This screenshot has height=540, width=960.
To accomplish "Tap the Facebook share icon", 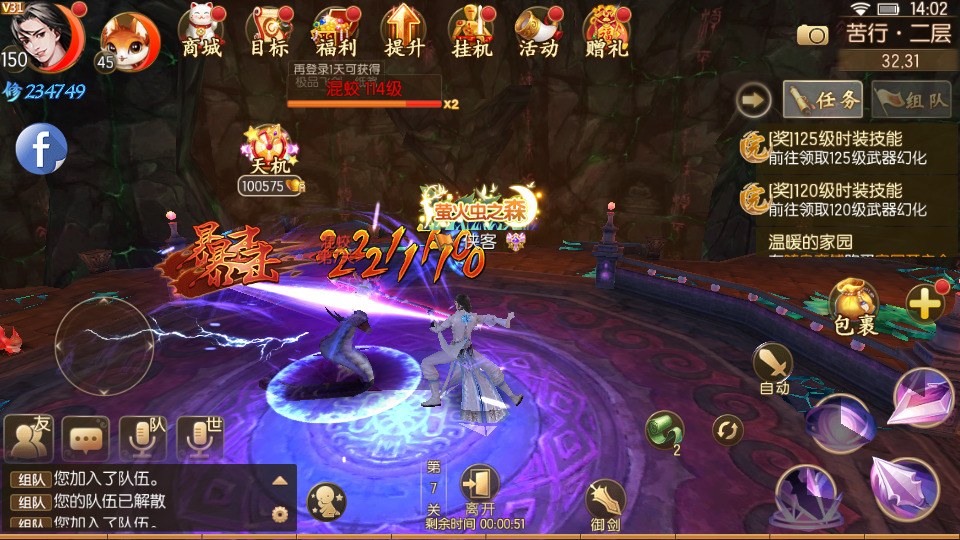I will click(x=41, y=149).
